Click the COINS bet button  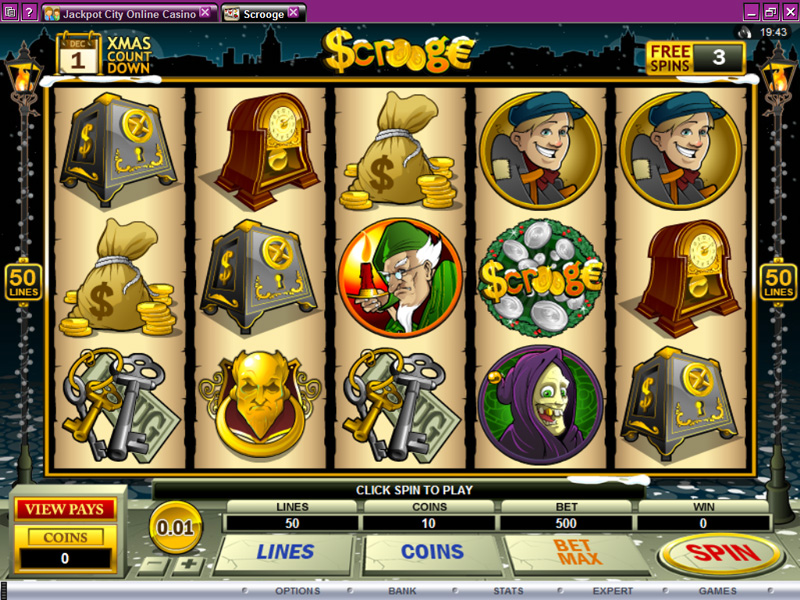click(432, 551)
